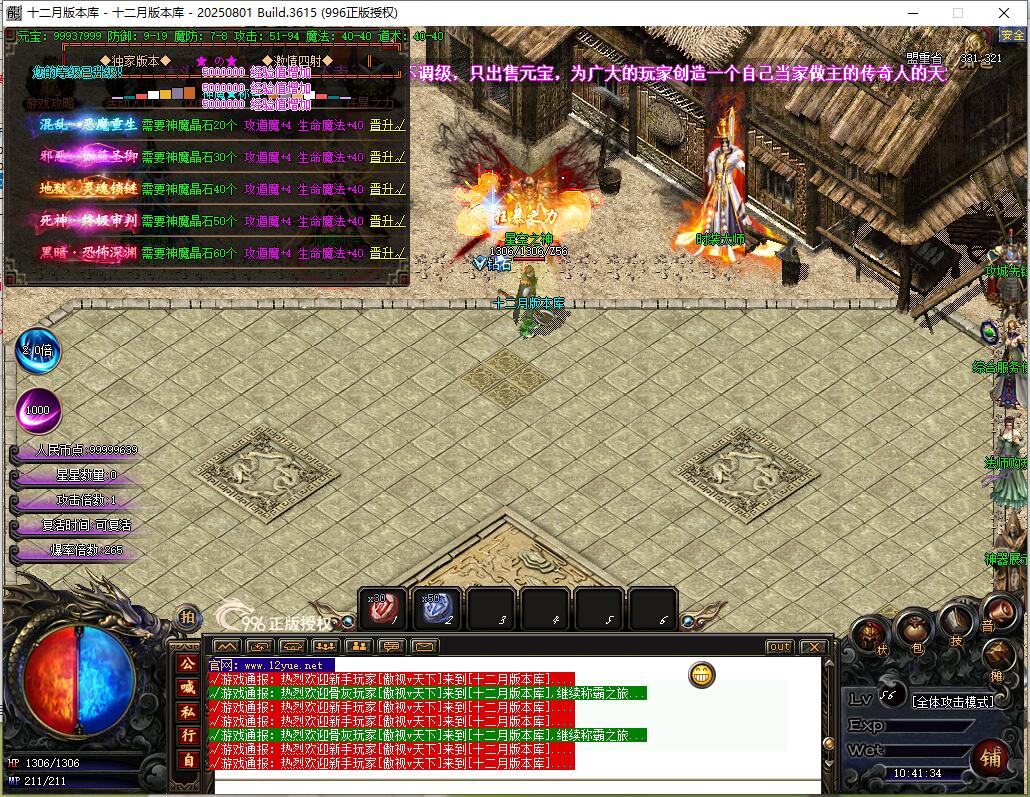Promote the 邪恶·伽蓝圣御 title via 晋升
The width and height of the screenshot is (1030, 797).
(x=387, y=157)
